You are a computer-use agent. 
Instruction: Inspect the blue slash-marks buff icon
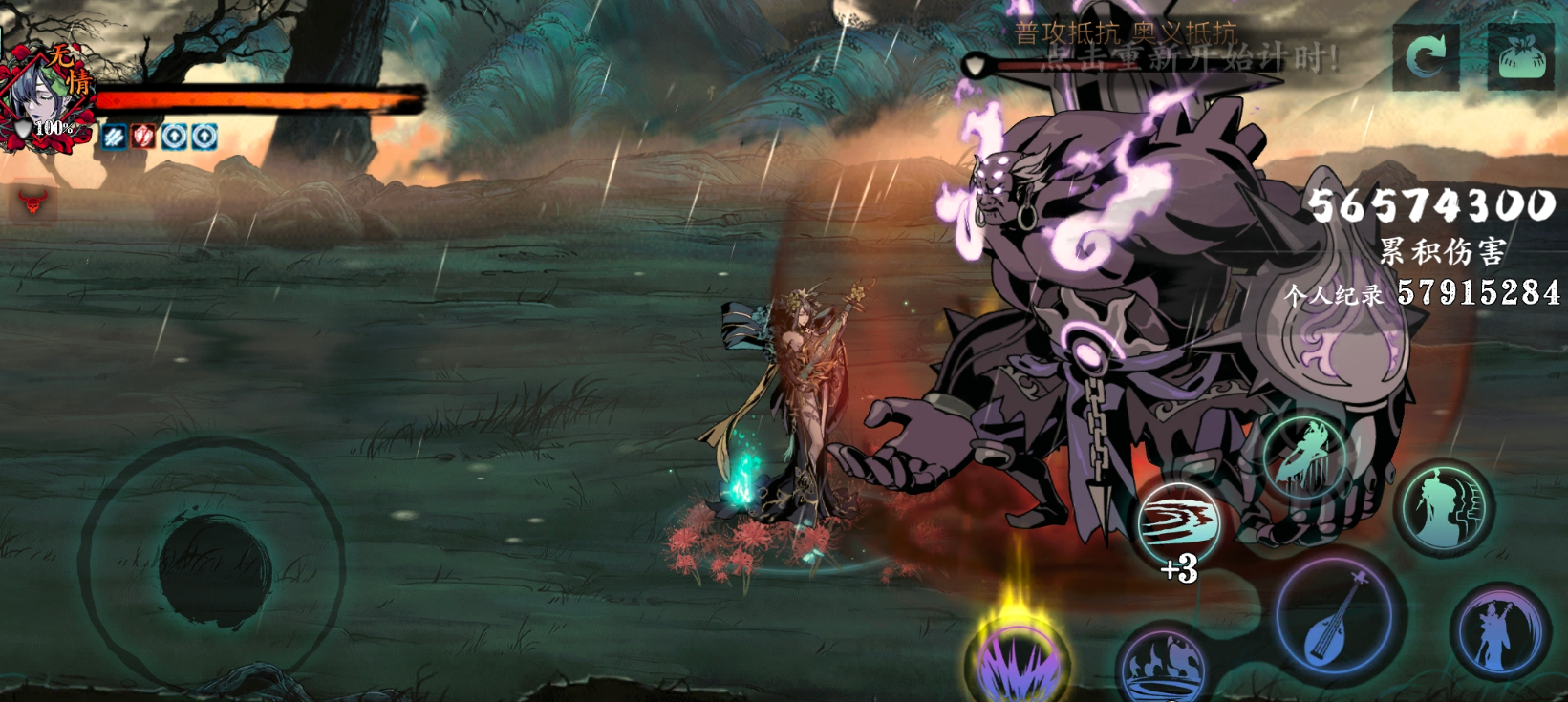[x=114, y=137]
